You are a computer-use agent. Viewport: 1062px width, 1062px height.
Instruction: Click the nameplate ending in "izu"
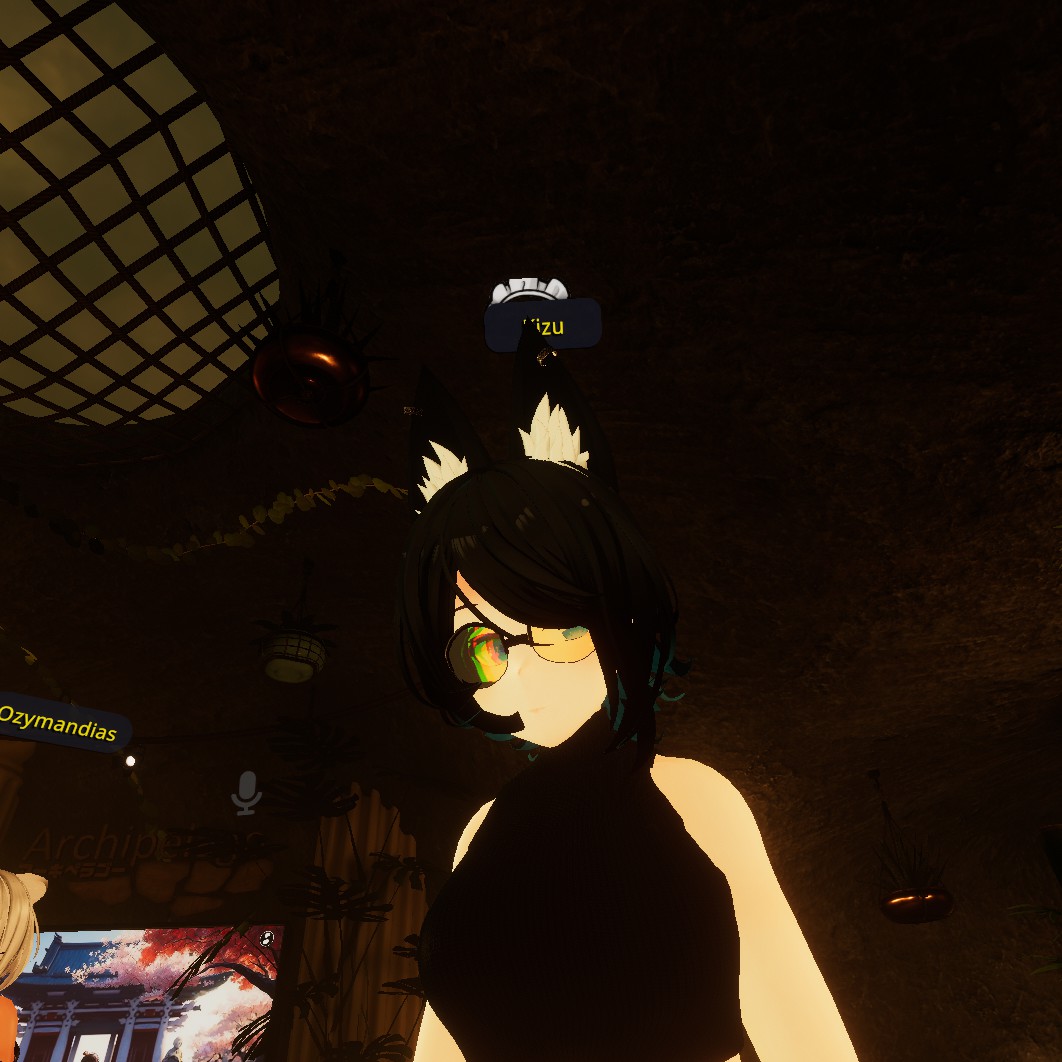click(x=543, y=326)
